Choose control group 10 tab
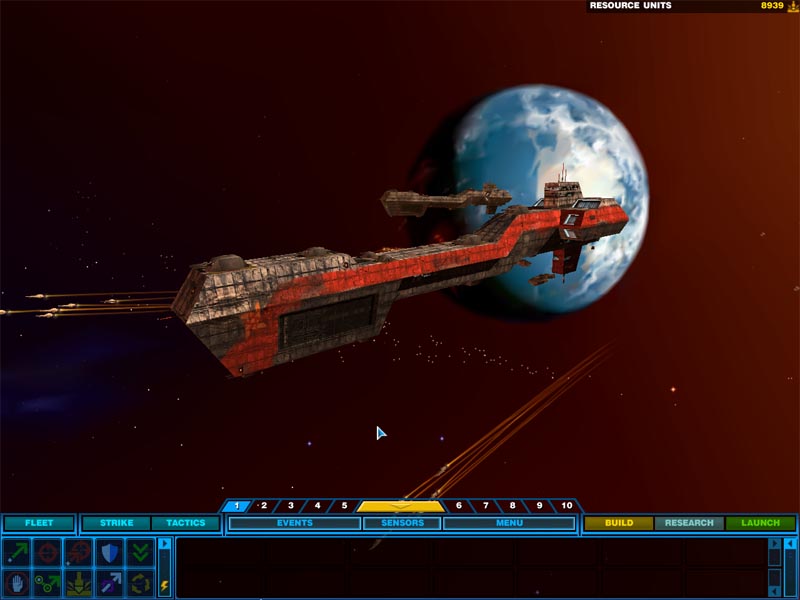 (x=566, y=506)
